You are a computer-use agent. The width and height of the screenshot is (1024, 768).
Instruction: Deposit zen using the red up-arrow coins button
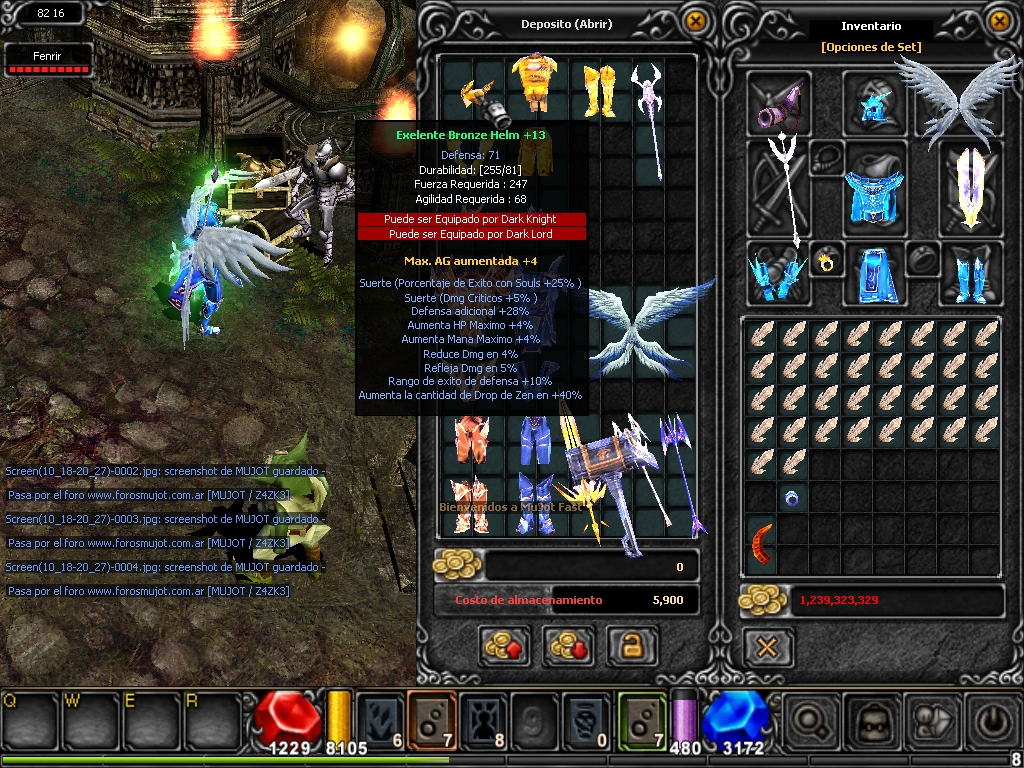504,647
